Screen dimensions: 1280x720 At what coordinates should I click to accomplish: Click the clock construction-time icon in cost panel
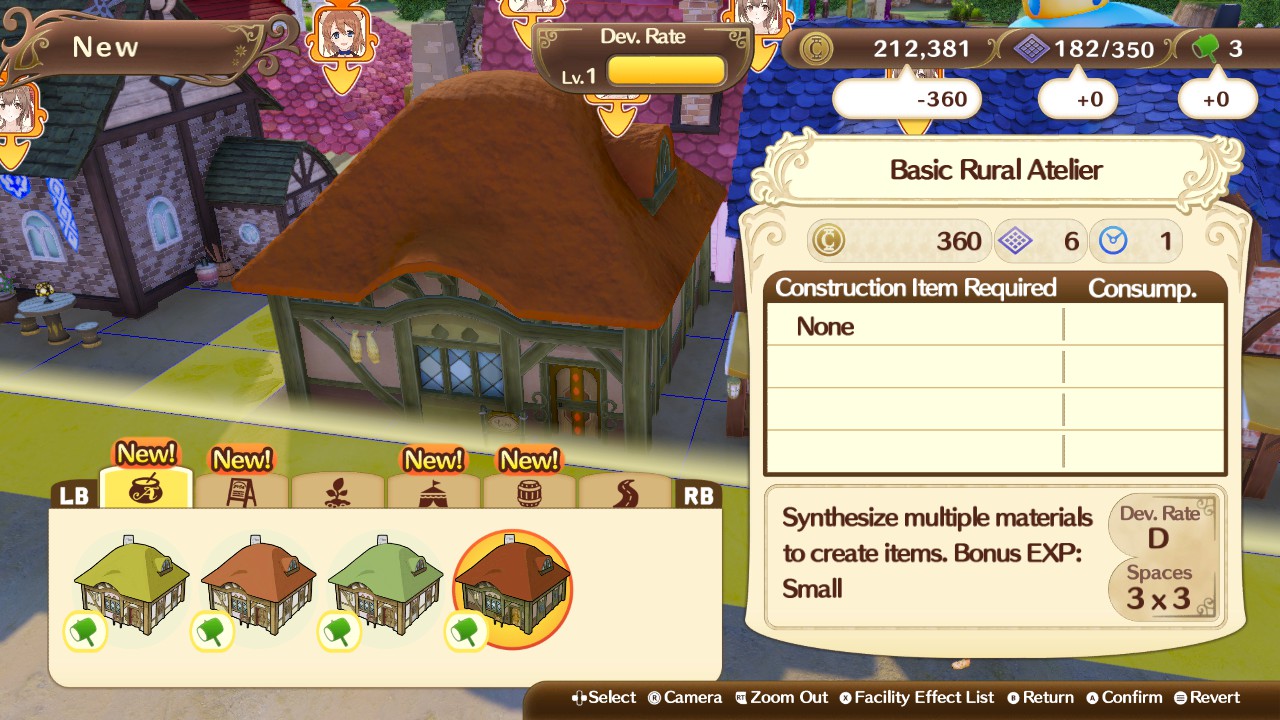[x=1112, y=240]
